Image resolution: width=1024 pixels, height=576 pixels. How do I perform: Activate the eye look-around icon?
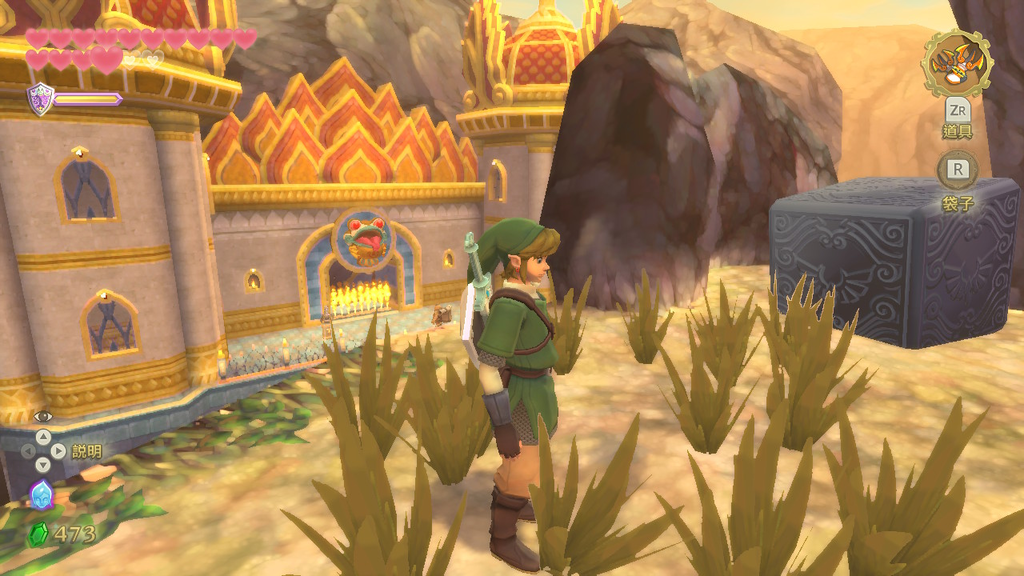pyautogui.click(x=43, y=416)
